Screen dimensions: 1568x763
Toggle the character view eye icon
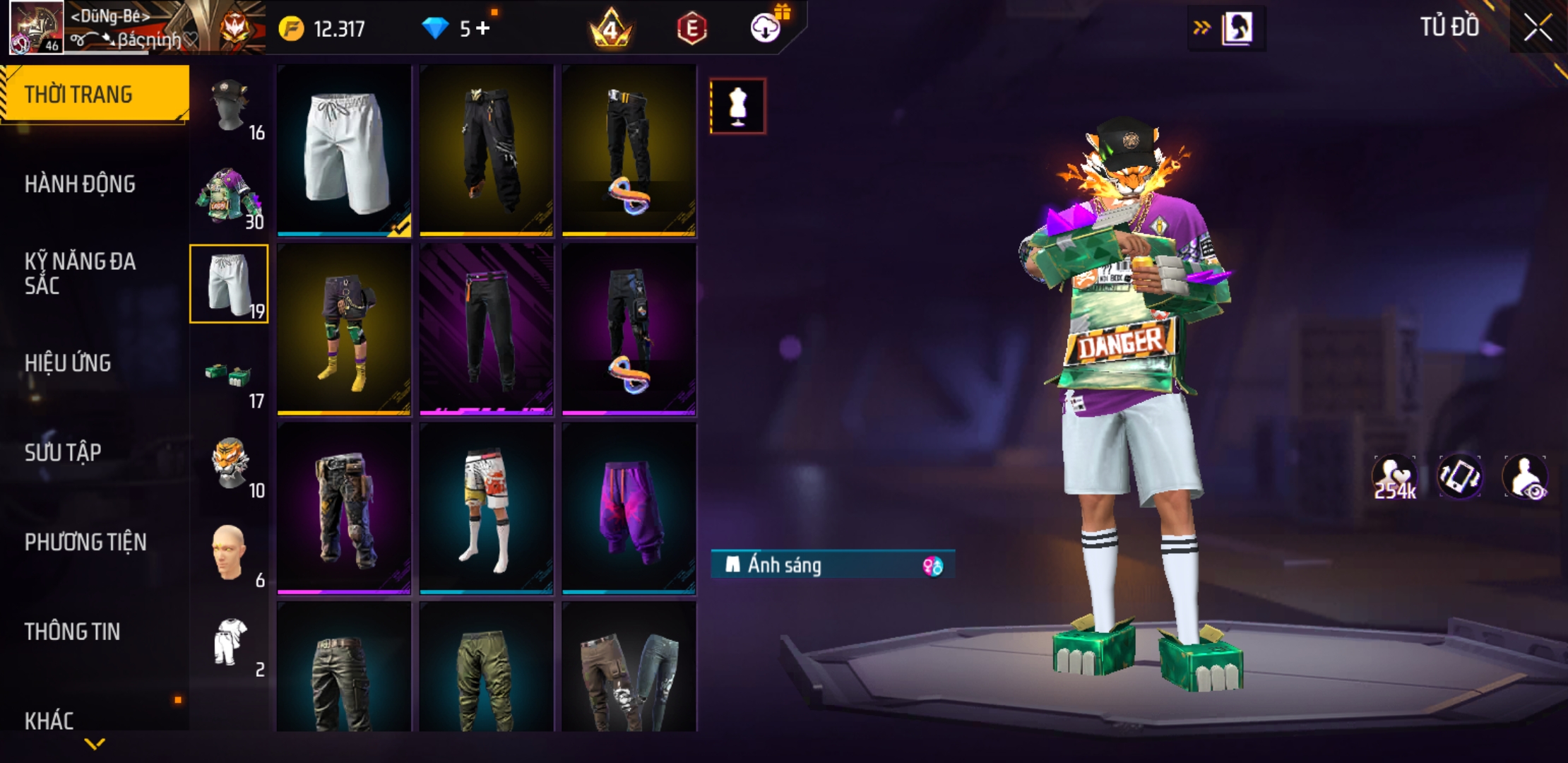(x=1526, y=478)
